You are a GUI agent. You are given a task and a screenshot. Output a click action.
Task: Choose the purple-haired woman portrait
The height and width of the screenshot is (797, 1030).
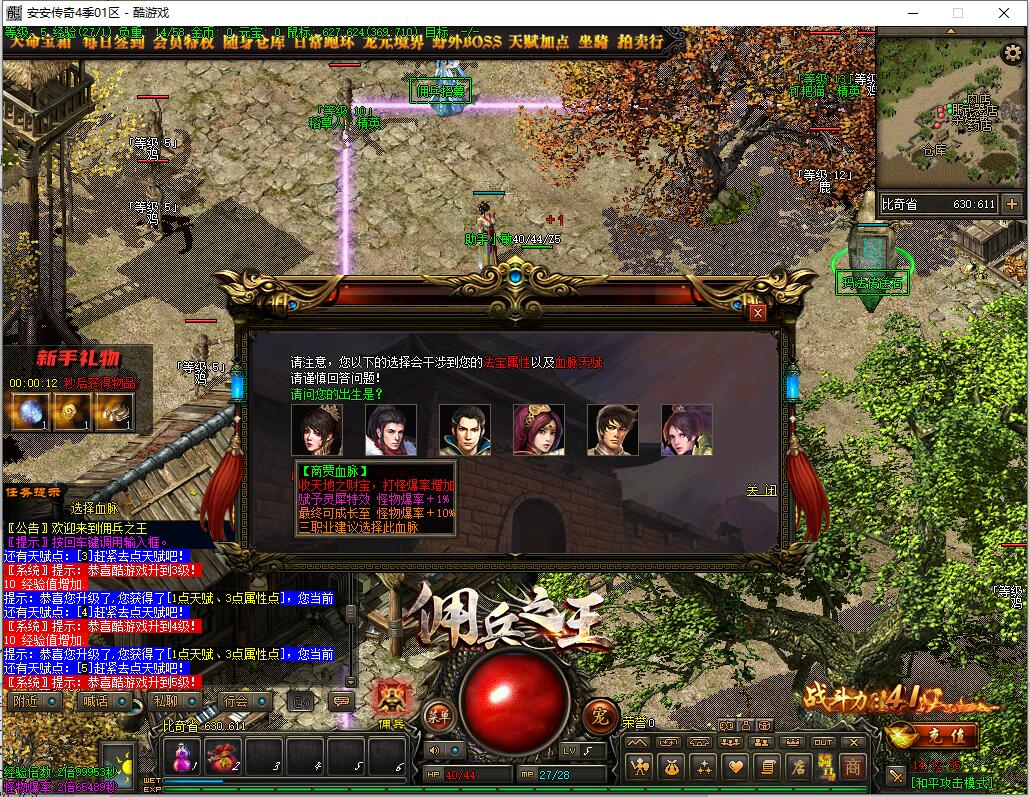click(x=687, y=430)
